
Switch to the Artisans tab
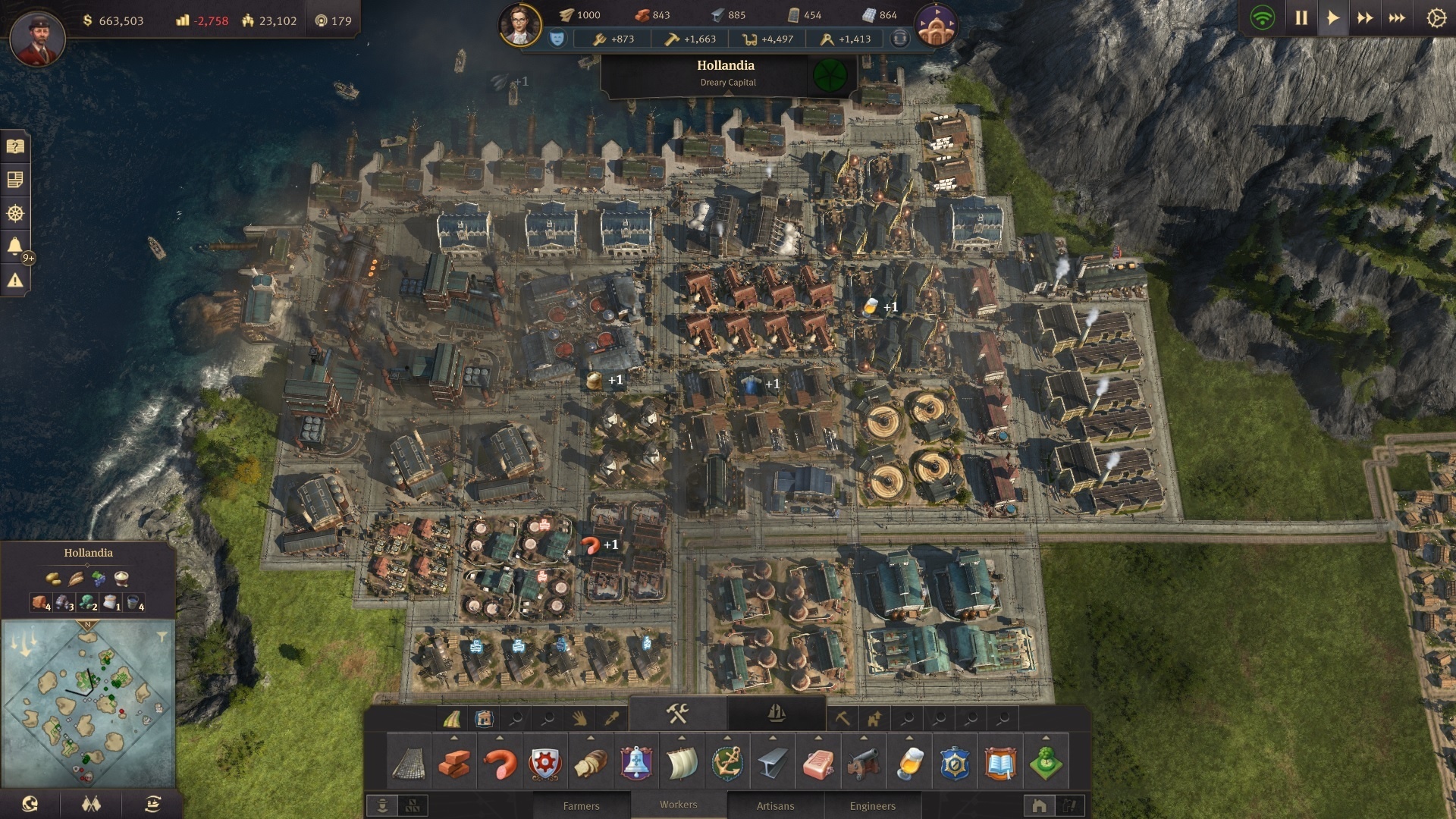point(775,805)
